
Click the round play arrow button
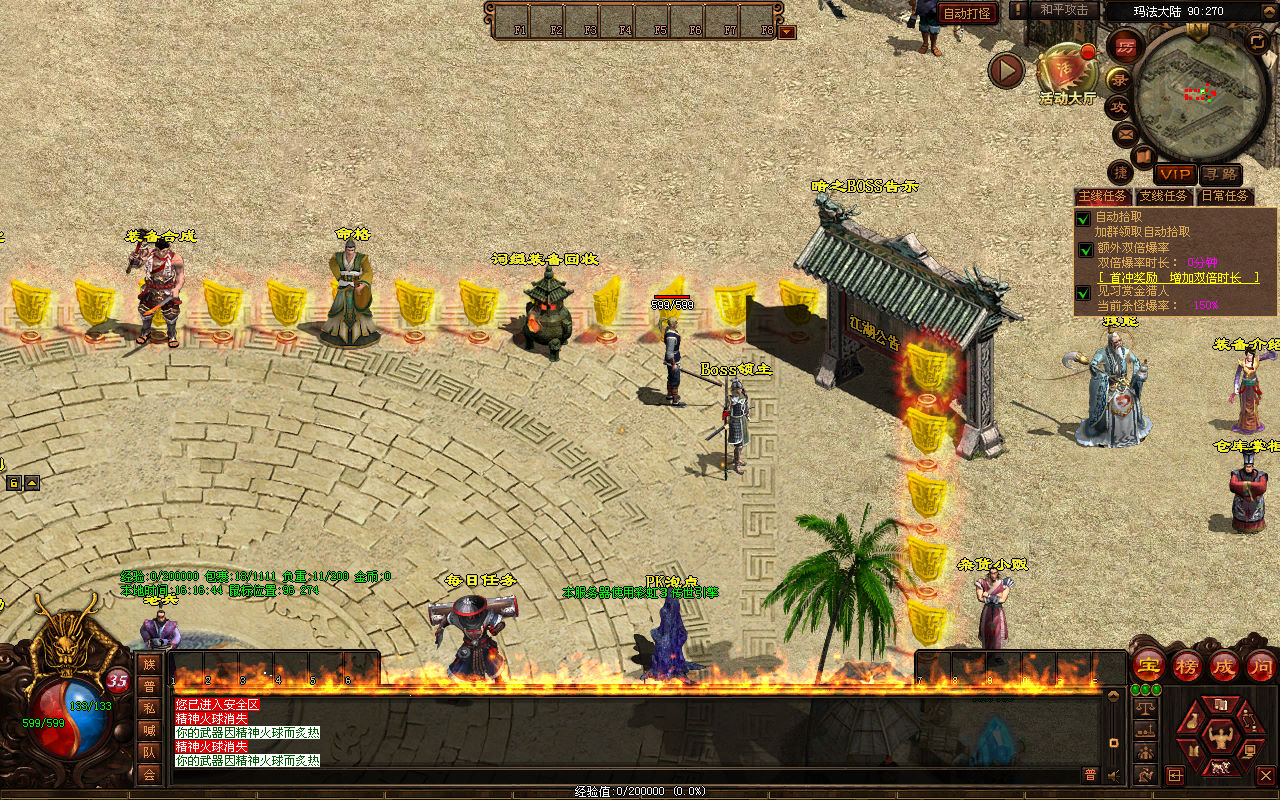tap(1006, 70)
